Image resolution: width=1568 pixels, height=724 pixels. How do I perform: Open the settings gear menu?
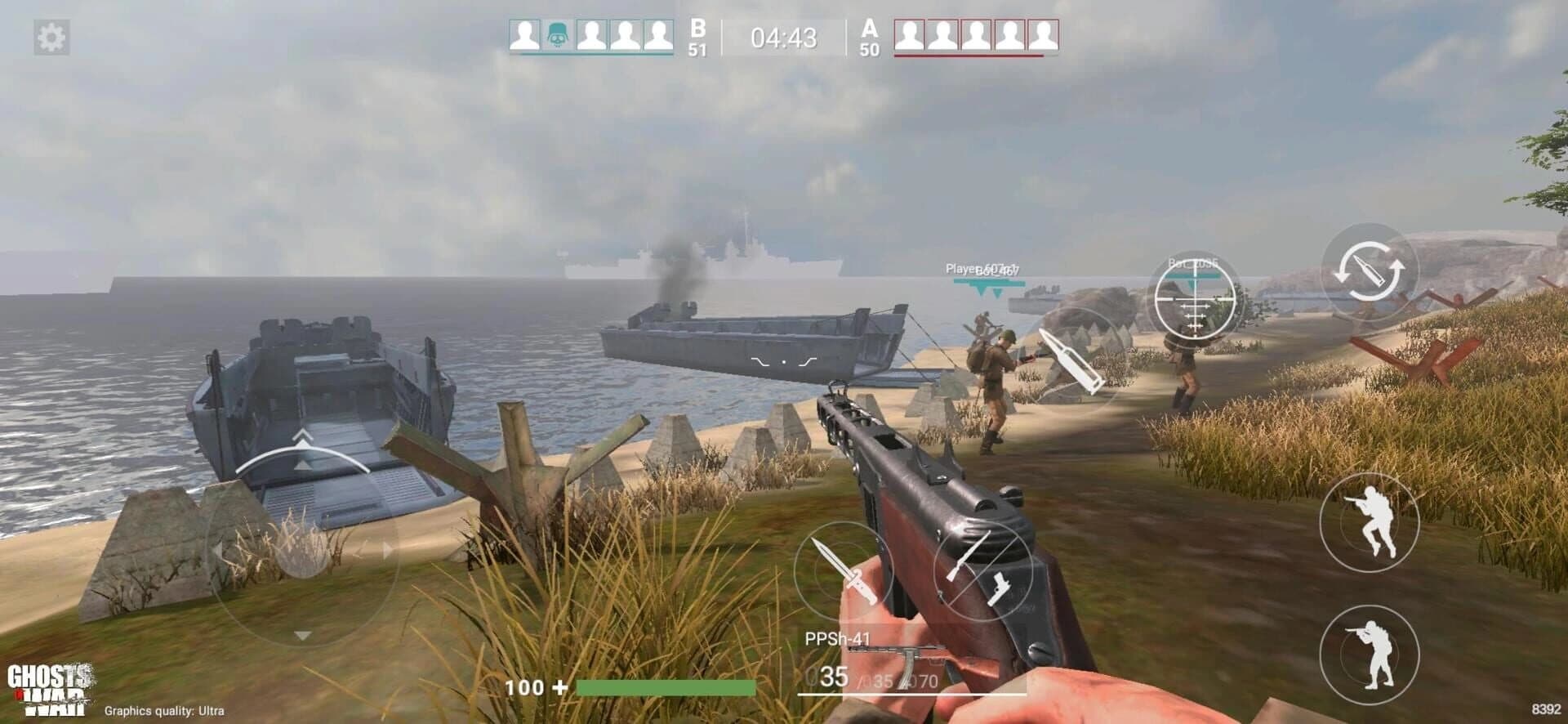click(51, 36)
